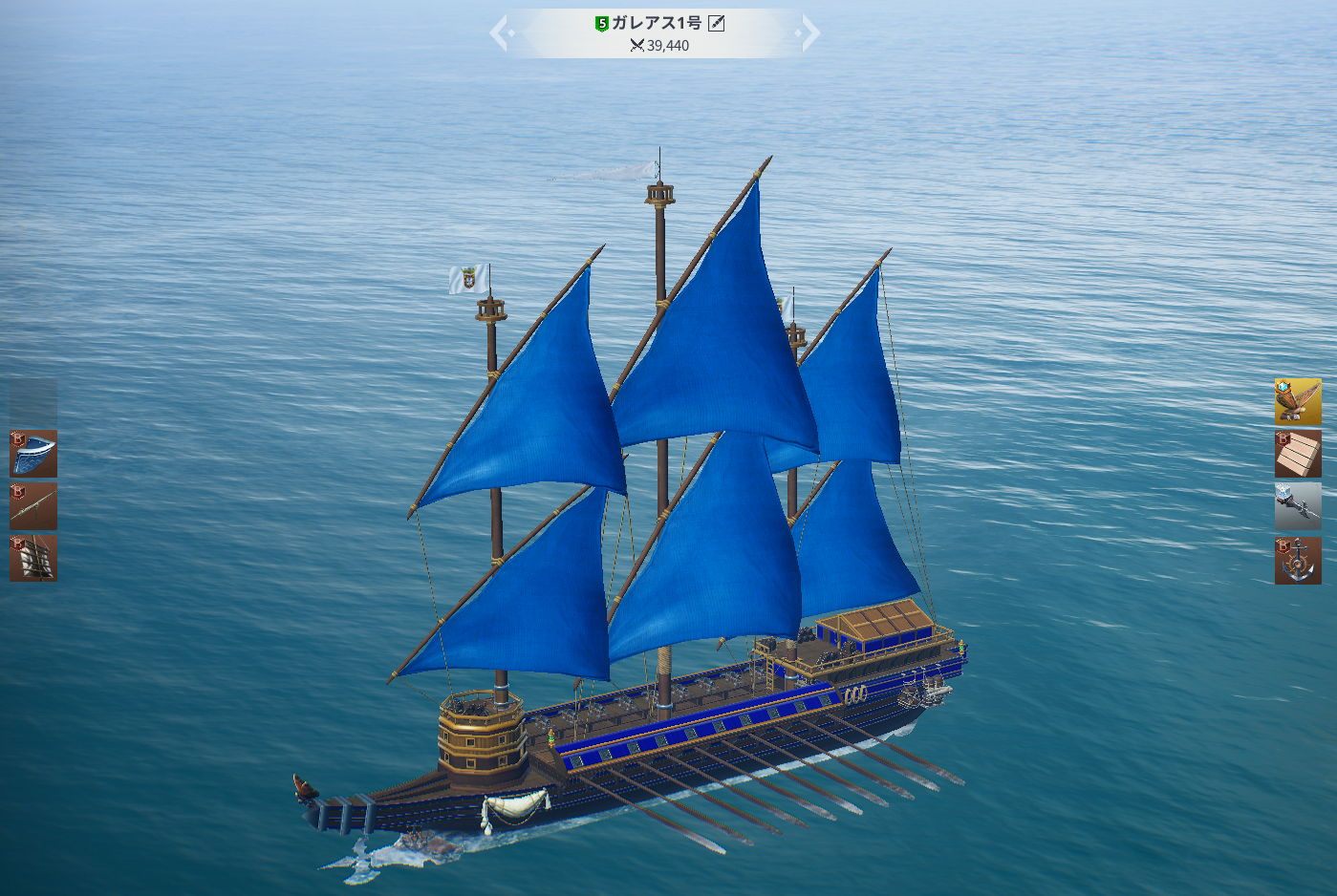Select the silver ram weapon slot

1298,506
